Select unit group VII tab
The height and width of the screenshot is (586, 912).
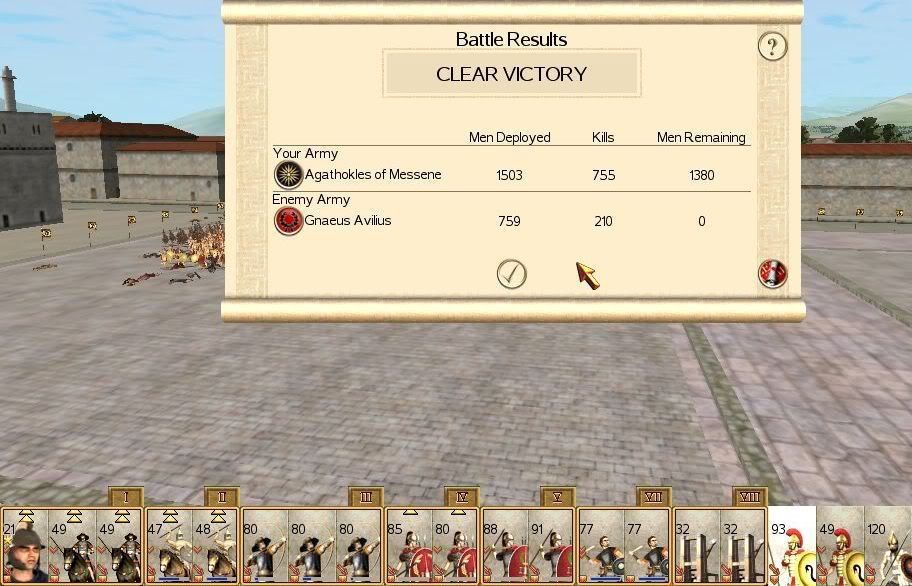click(x=654, y=497)
